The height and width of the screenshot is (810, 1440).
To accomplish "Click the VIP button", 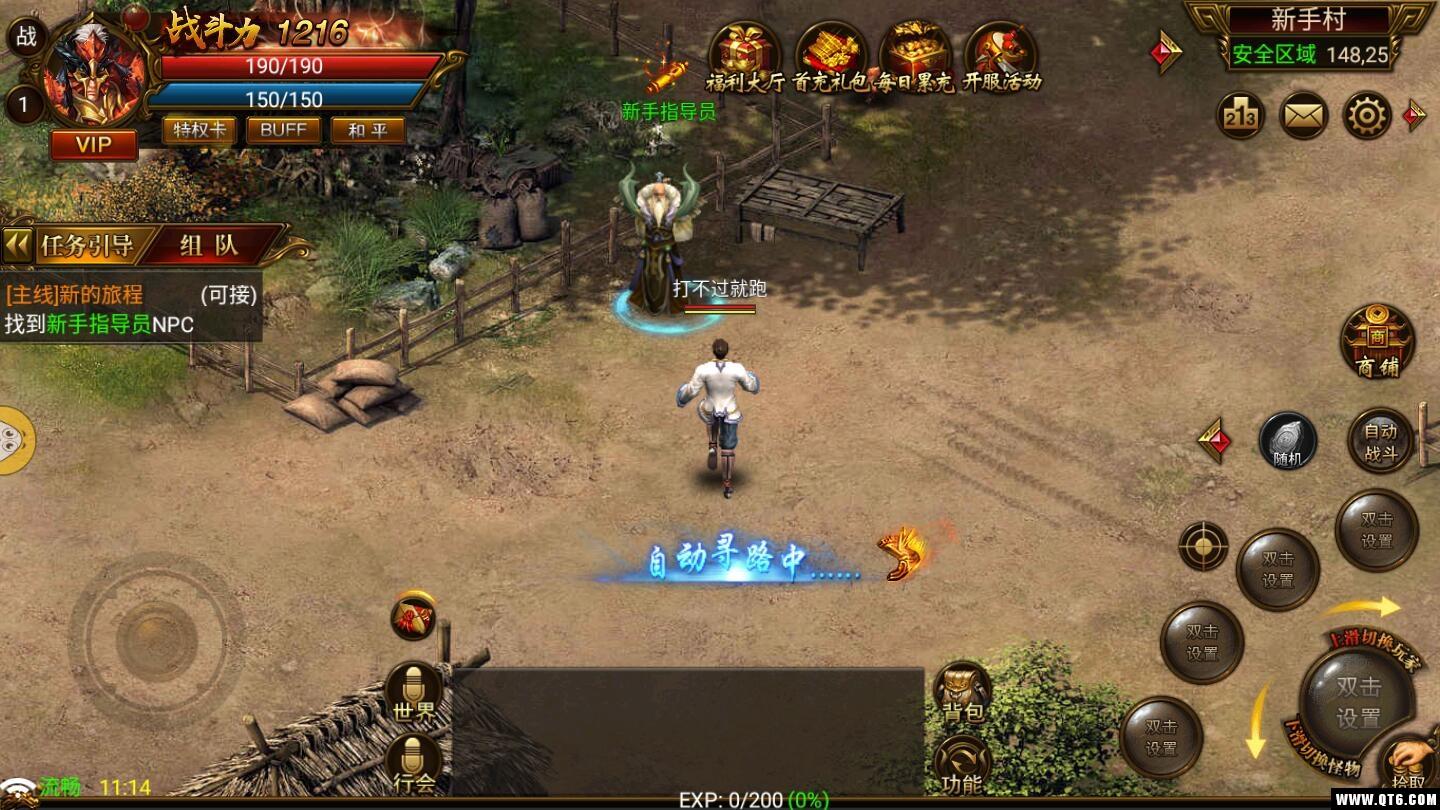I will [x=93, y=145].
